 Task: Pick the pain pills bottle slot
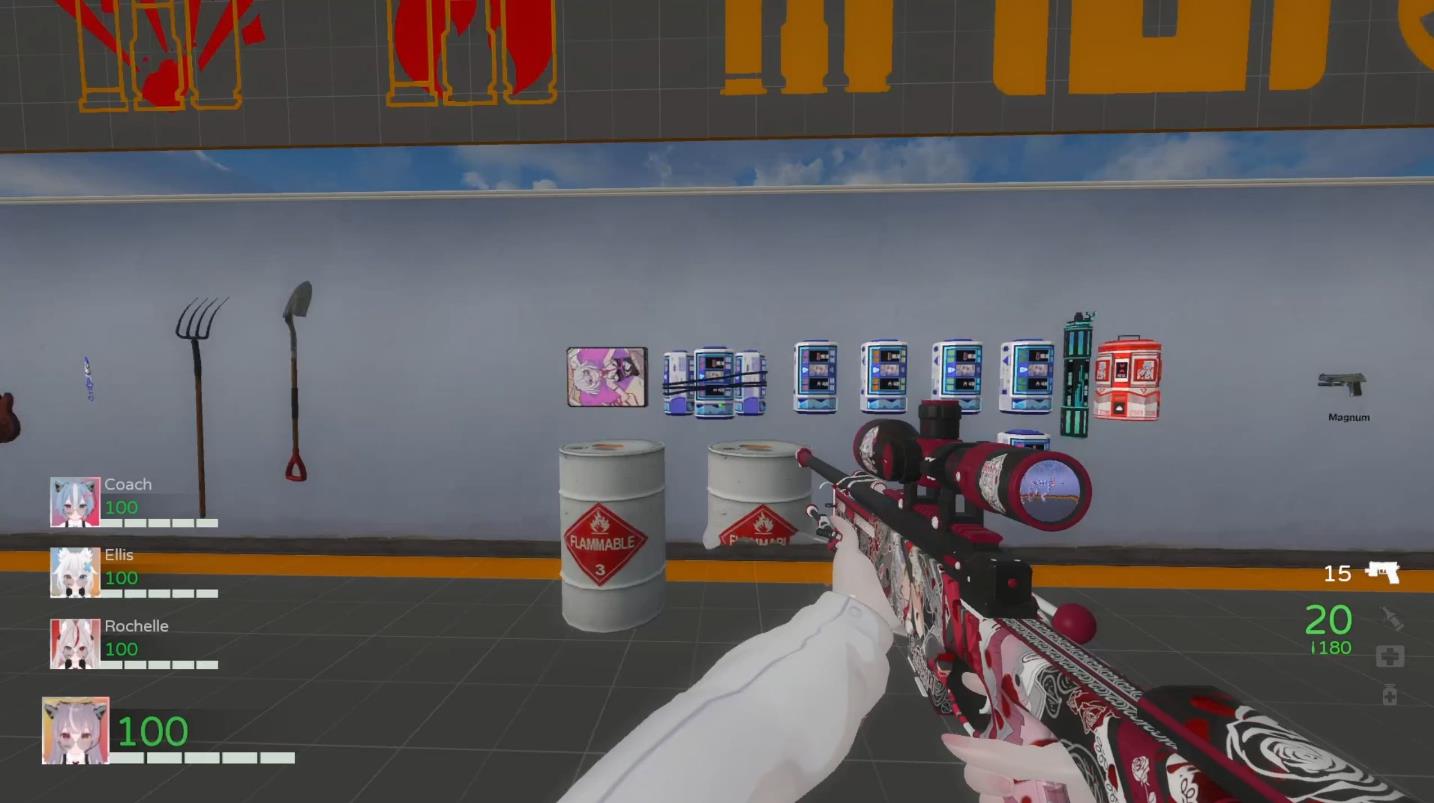tap(1390, 694)
